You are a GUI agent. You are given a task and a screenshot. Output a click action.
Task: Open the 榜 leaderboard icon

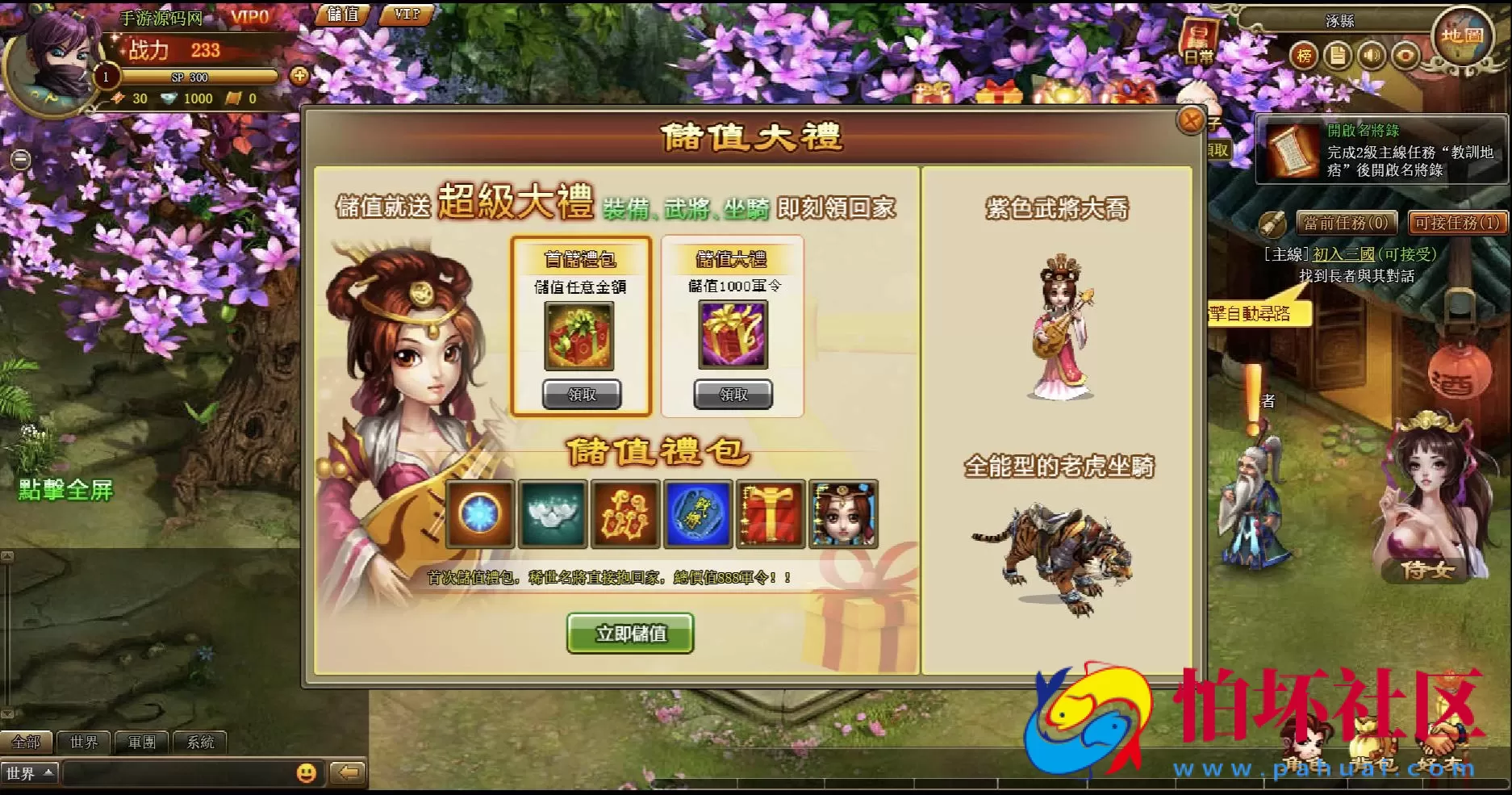(1304, 55)
